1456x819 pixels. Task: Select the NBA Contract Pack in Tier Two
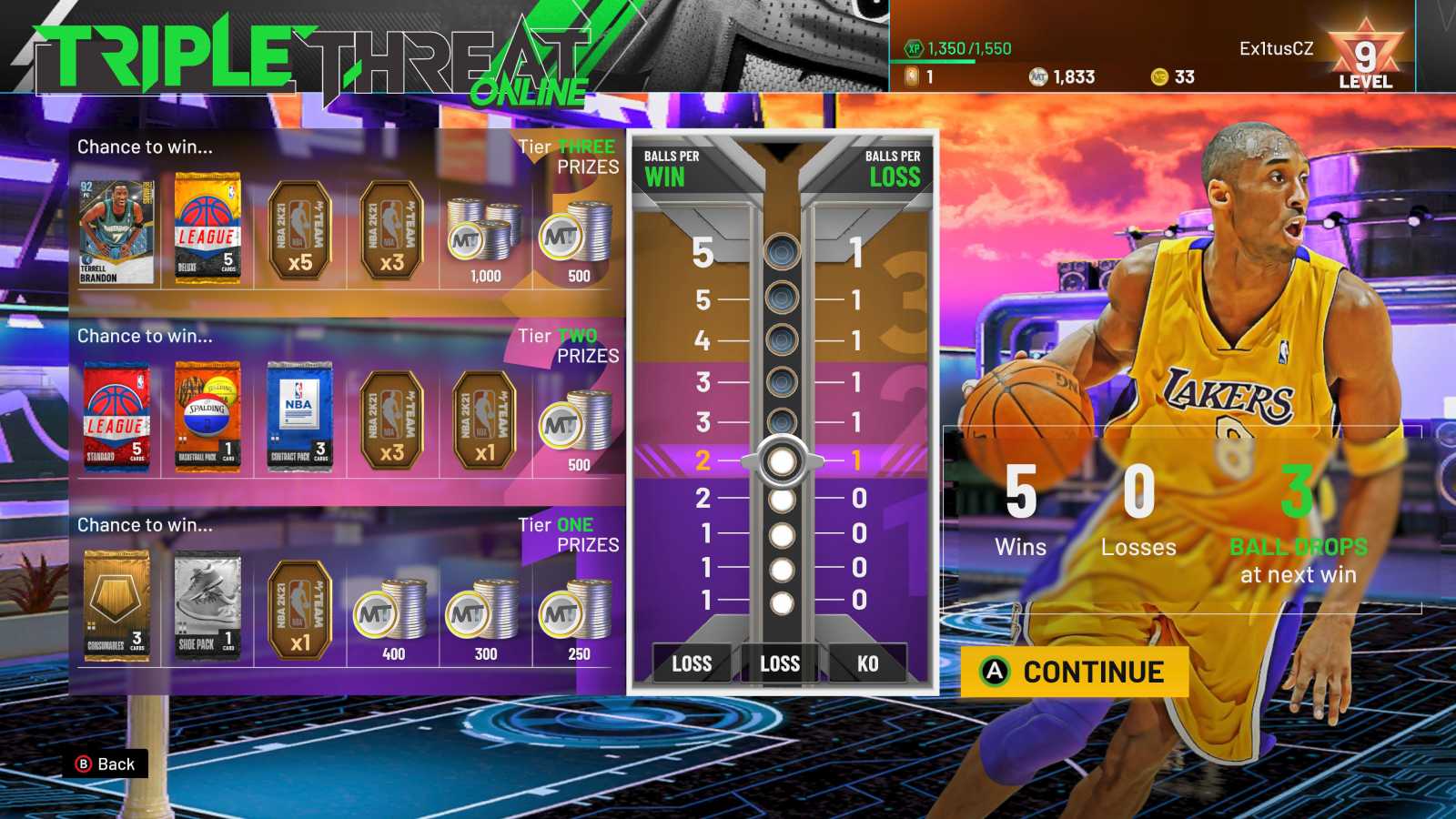point(298,414)
